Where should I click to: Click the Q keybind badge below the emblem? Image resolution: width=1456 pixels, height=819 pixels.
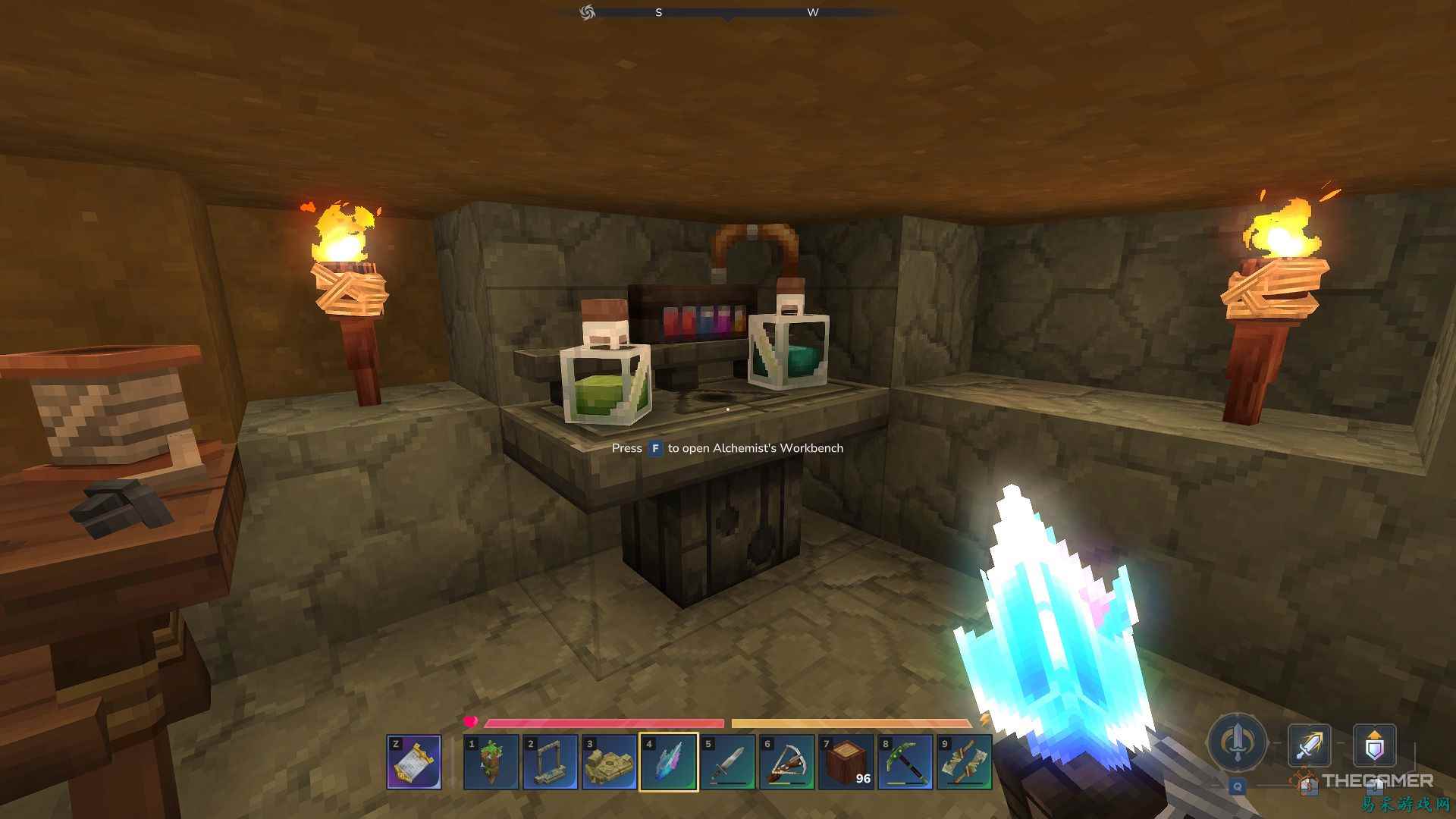(x=1236, y=787)
